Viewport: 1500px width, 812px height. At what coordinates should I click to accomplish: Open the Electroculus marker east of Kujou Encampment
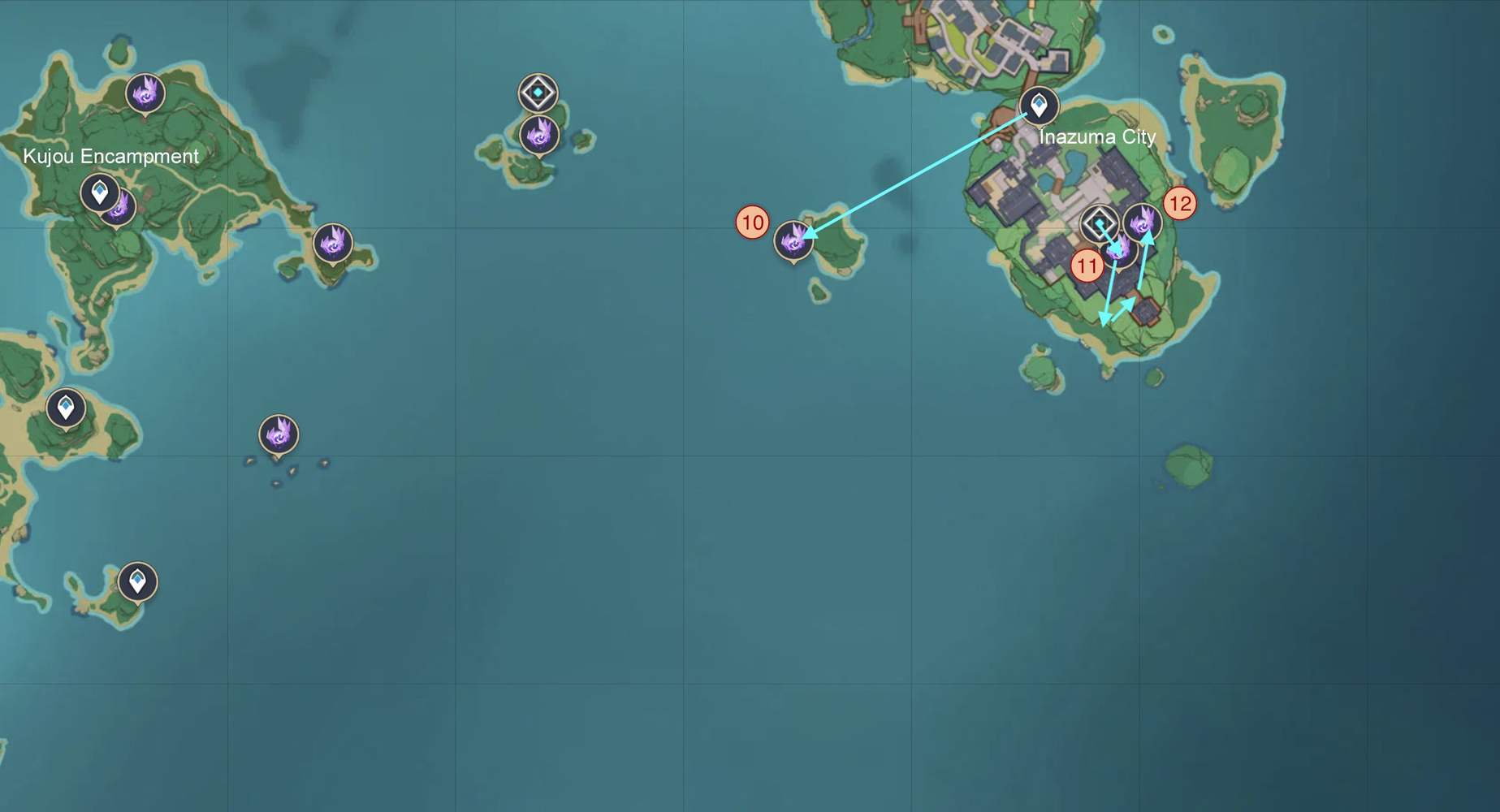[331, 242]
